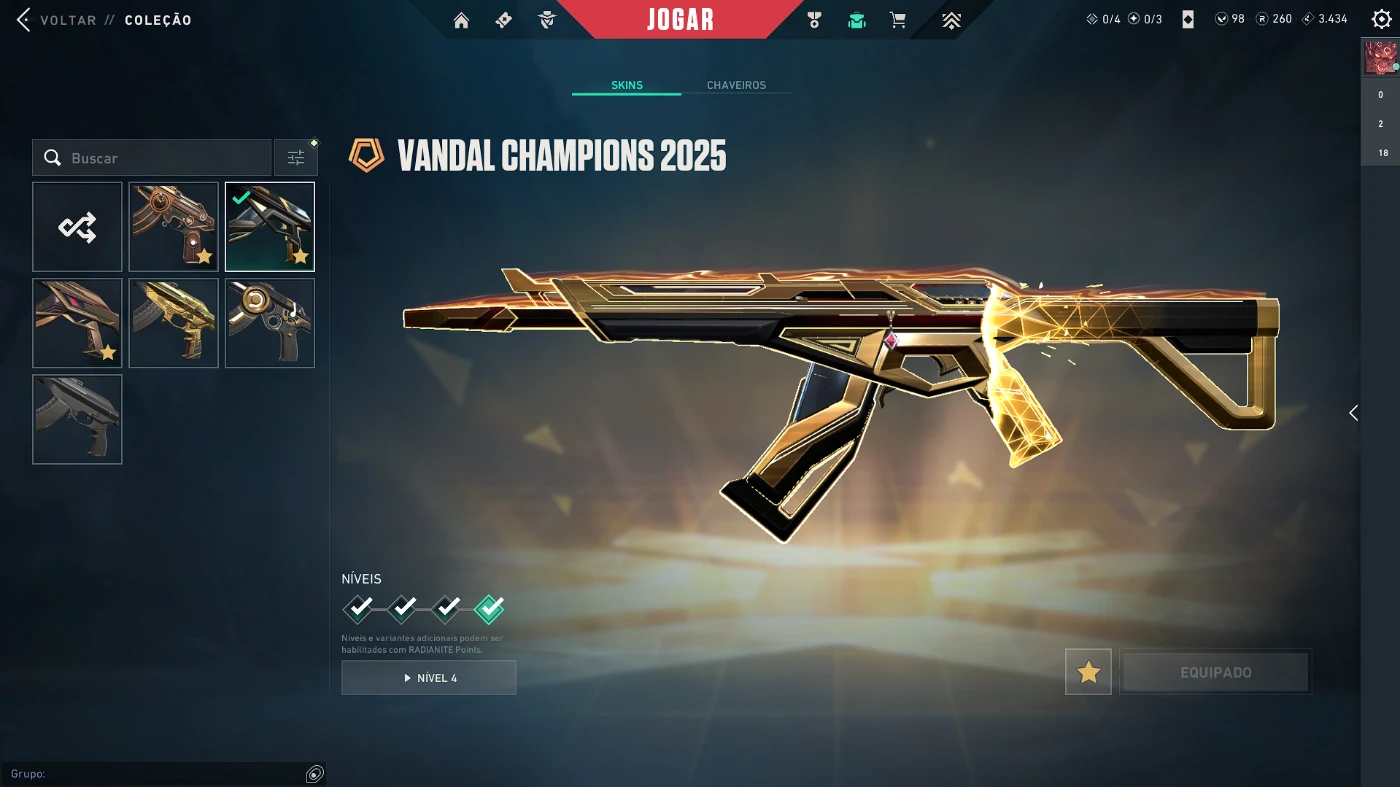The image size is (1400, 787).
Task: Open the skin filter options button
Action: (296, 158)
